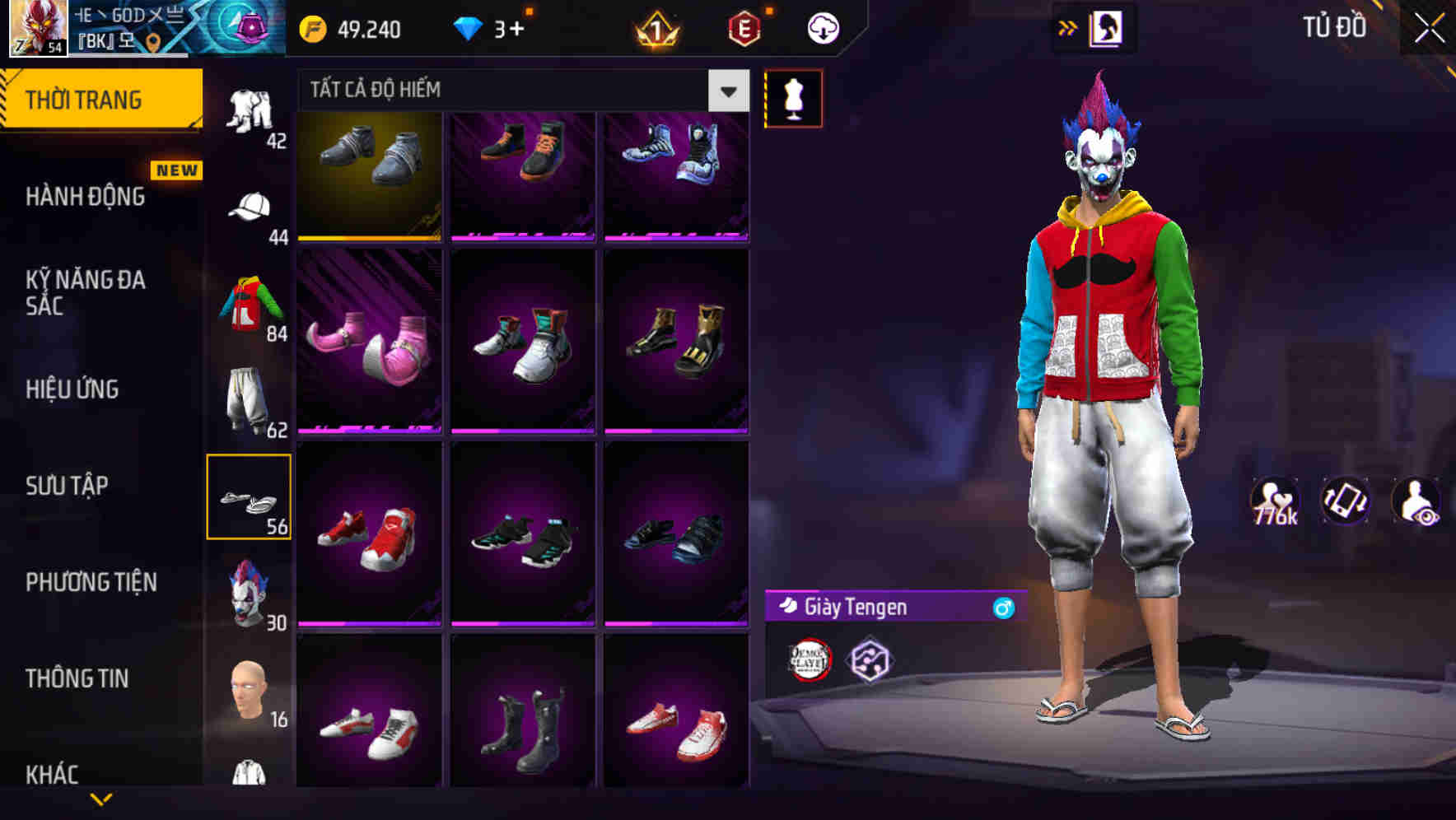Open the mannequin outfit preset icon
The height and width of the screenshot is (820, 1456).
pyautogui.click(x=793, y=98)
